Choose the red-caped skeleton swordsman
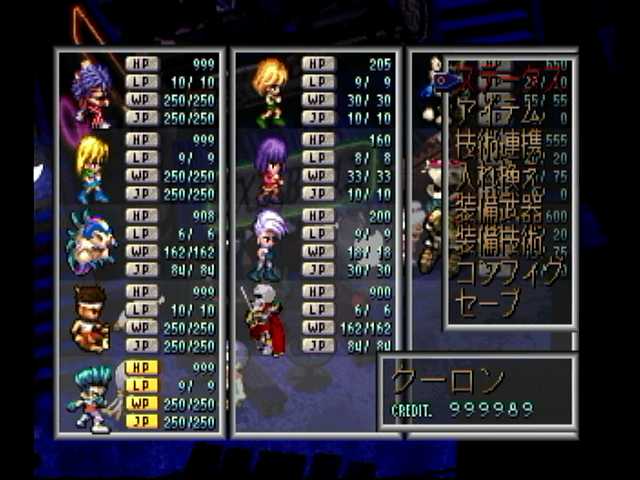 (x=266, y=320)
